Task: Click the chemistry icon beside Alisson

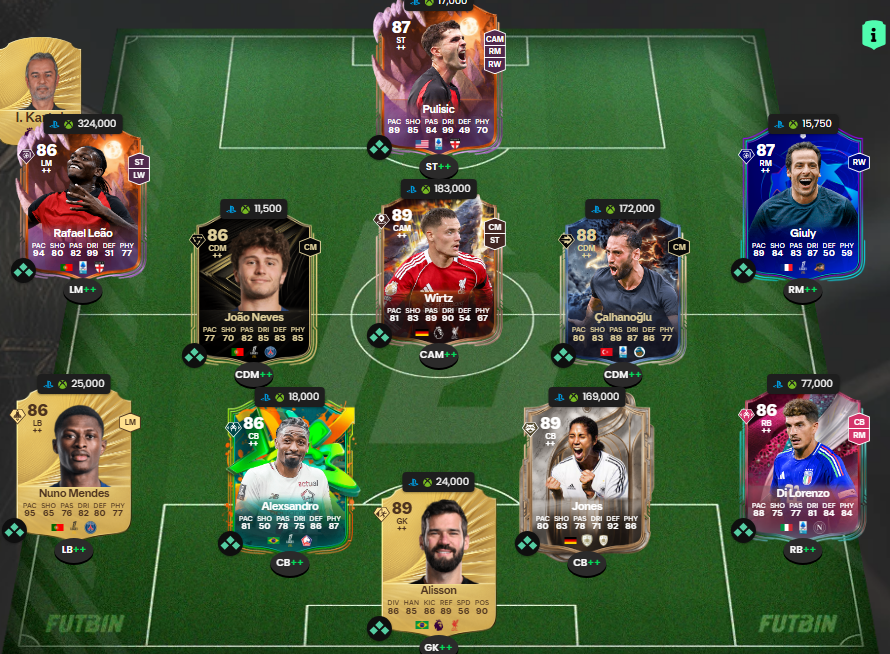Action: pyautogui.click(x=379, y=628)
